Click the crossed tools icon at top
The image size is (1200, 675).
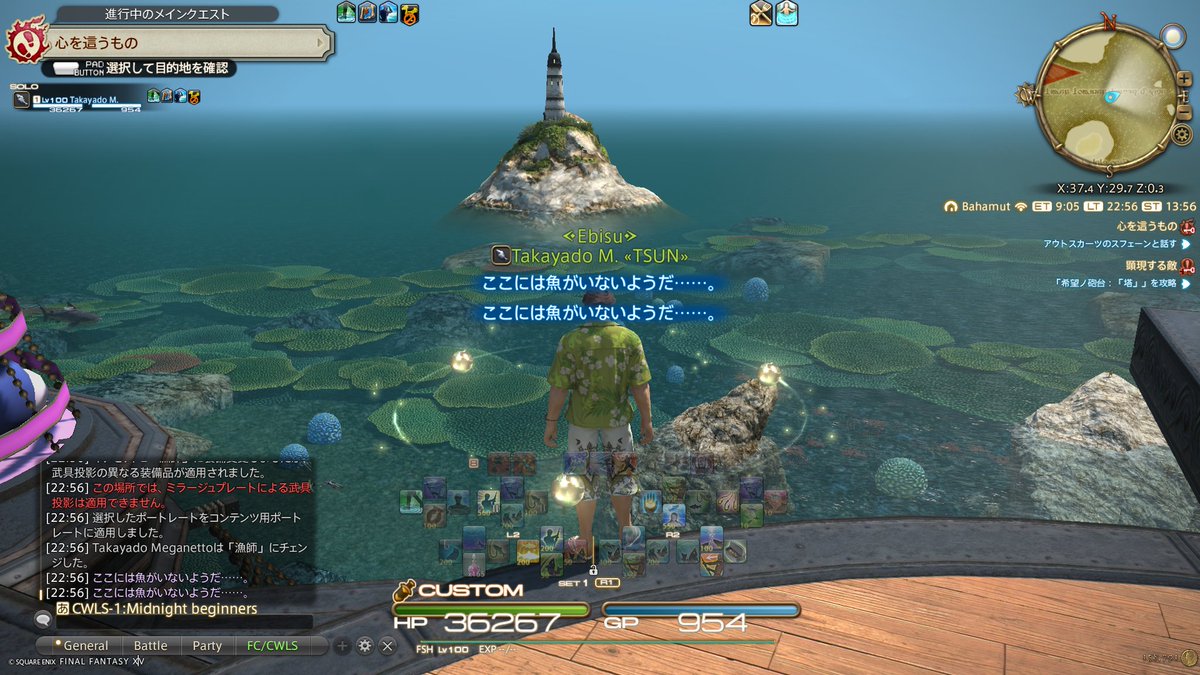(x=761, y=13)
